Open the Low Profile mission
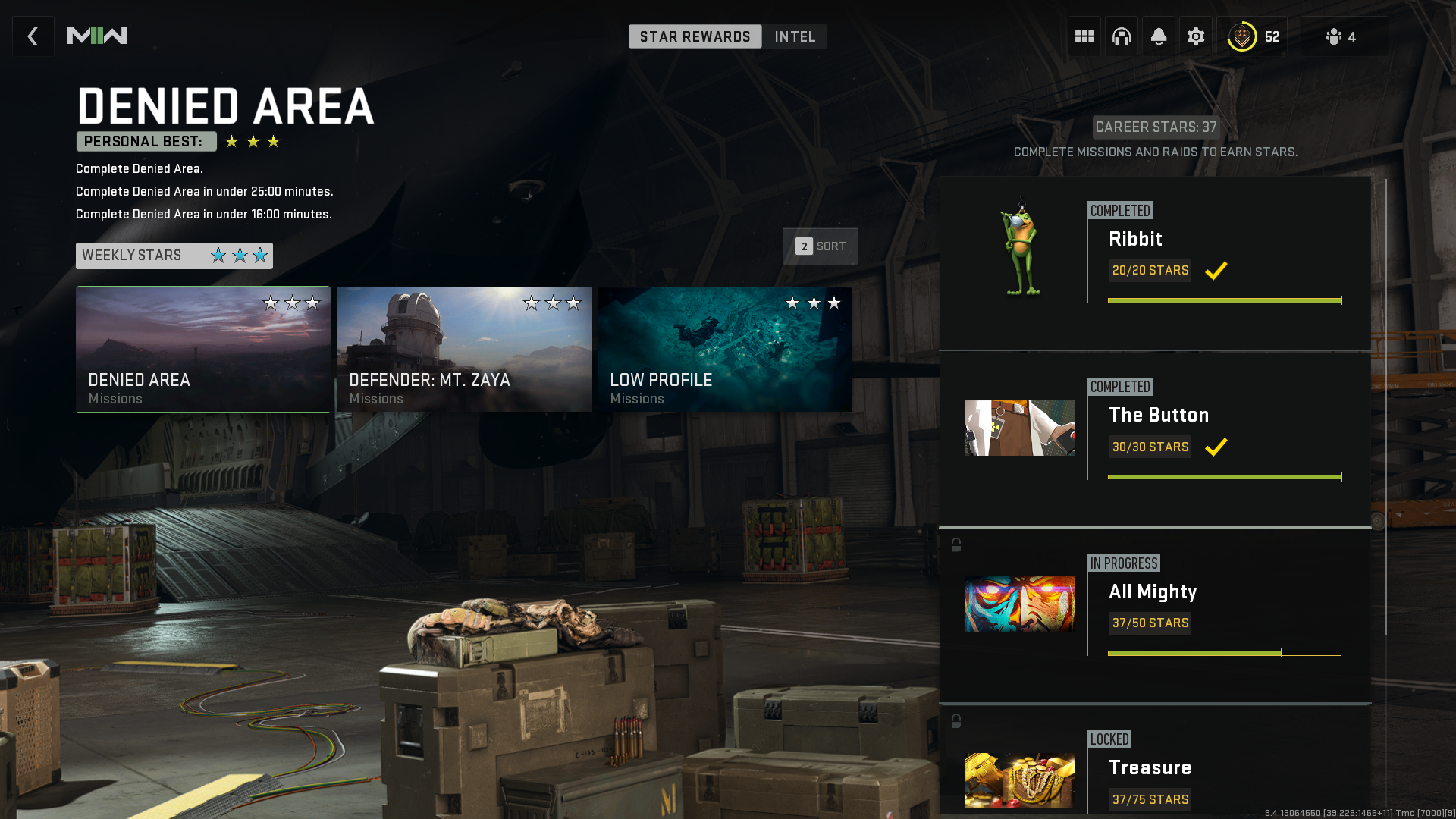This screenshot has height=819, width=1456. coord(723,349)
